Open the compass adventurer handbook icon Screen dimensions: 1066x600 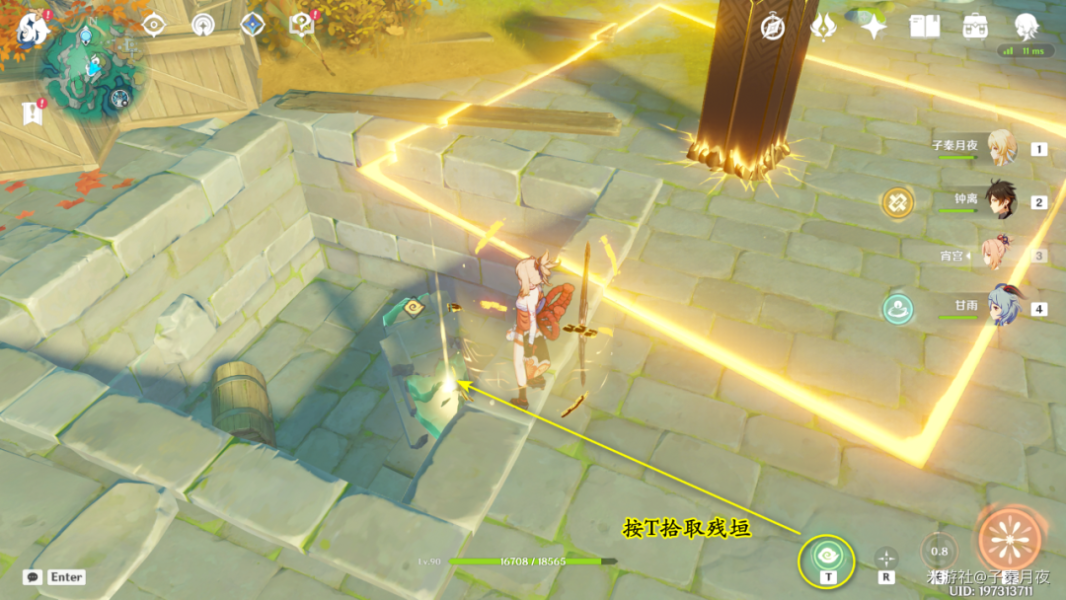[x=772, y=27]
